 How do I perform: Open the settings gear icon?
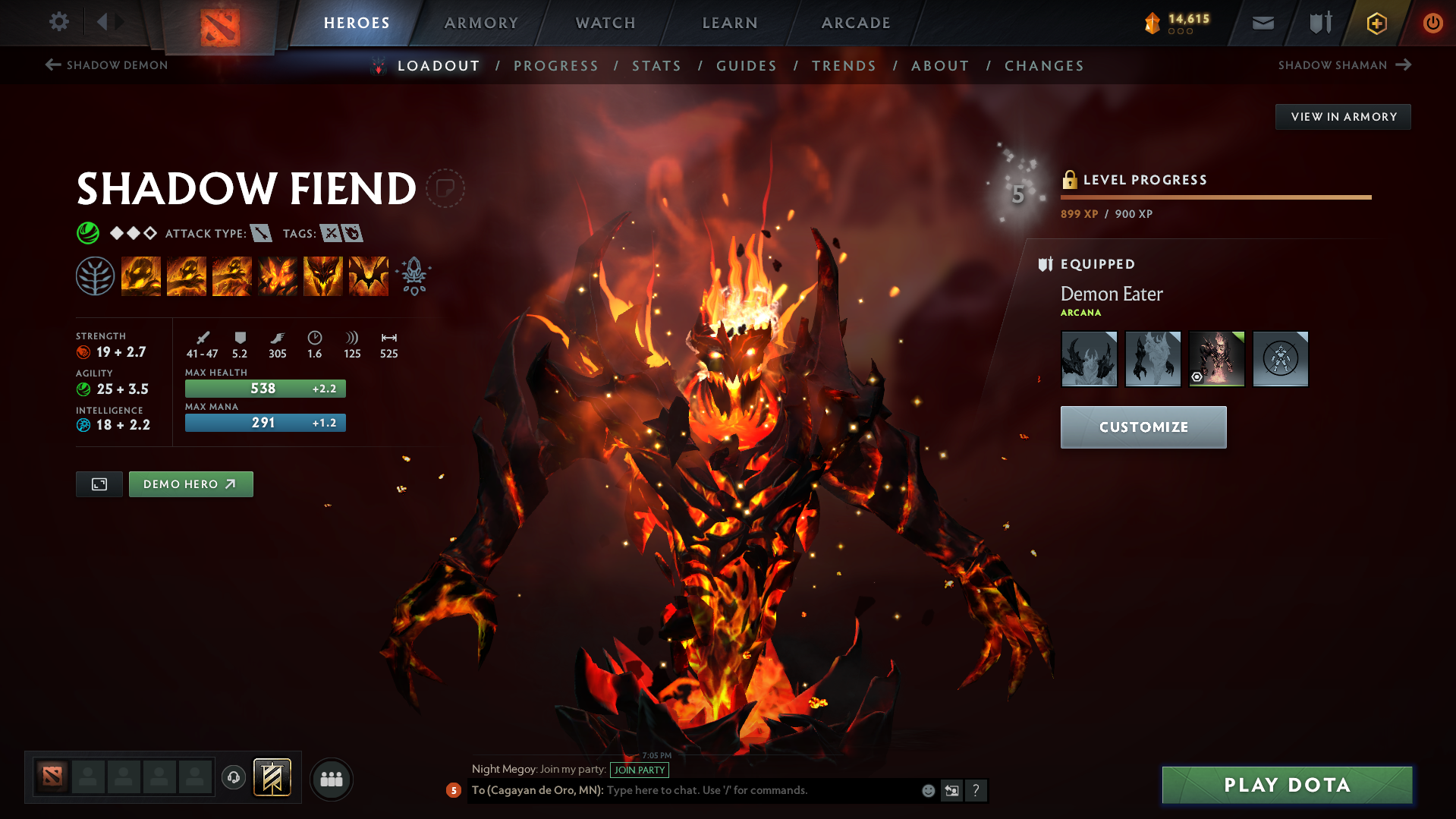point(58,22)
